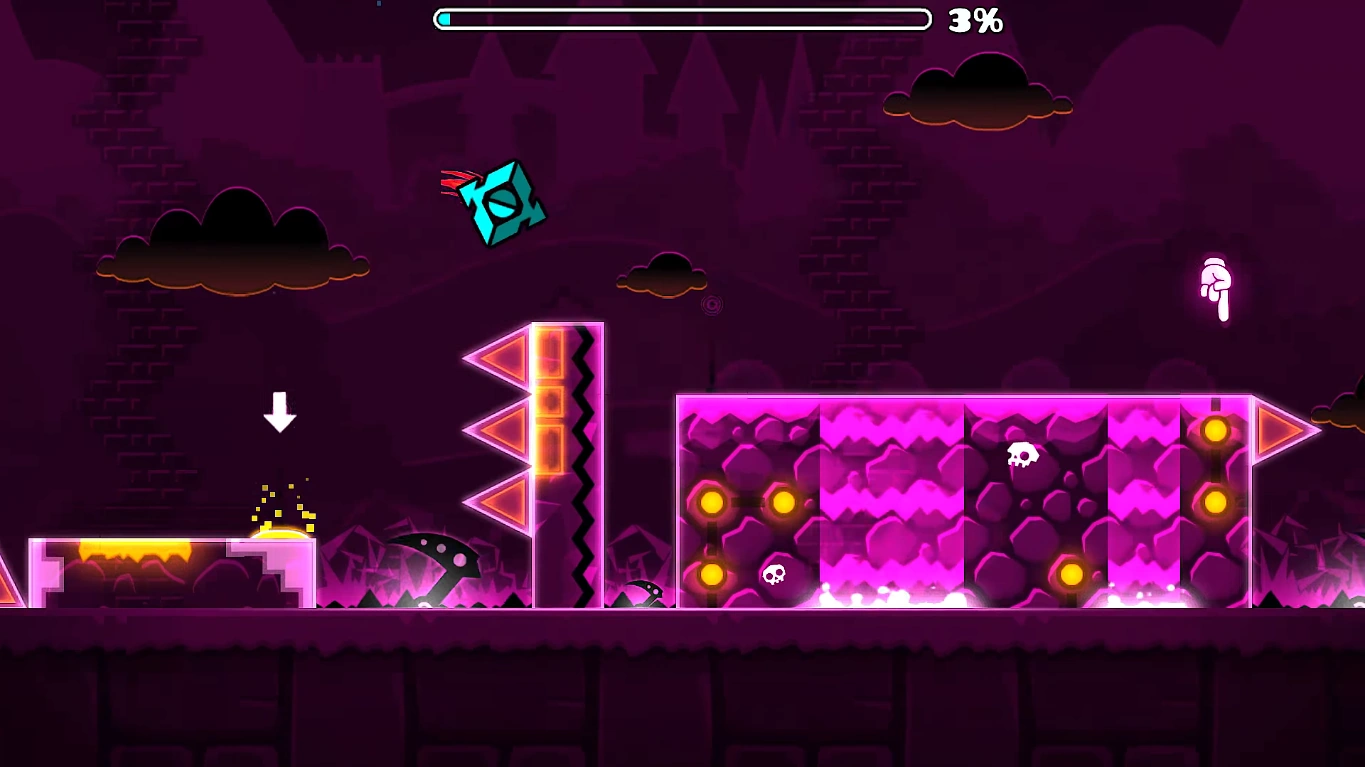Select the level progress bar at the top
The width and height of the screenshot is (1365, 767).
coord(683,18)
